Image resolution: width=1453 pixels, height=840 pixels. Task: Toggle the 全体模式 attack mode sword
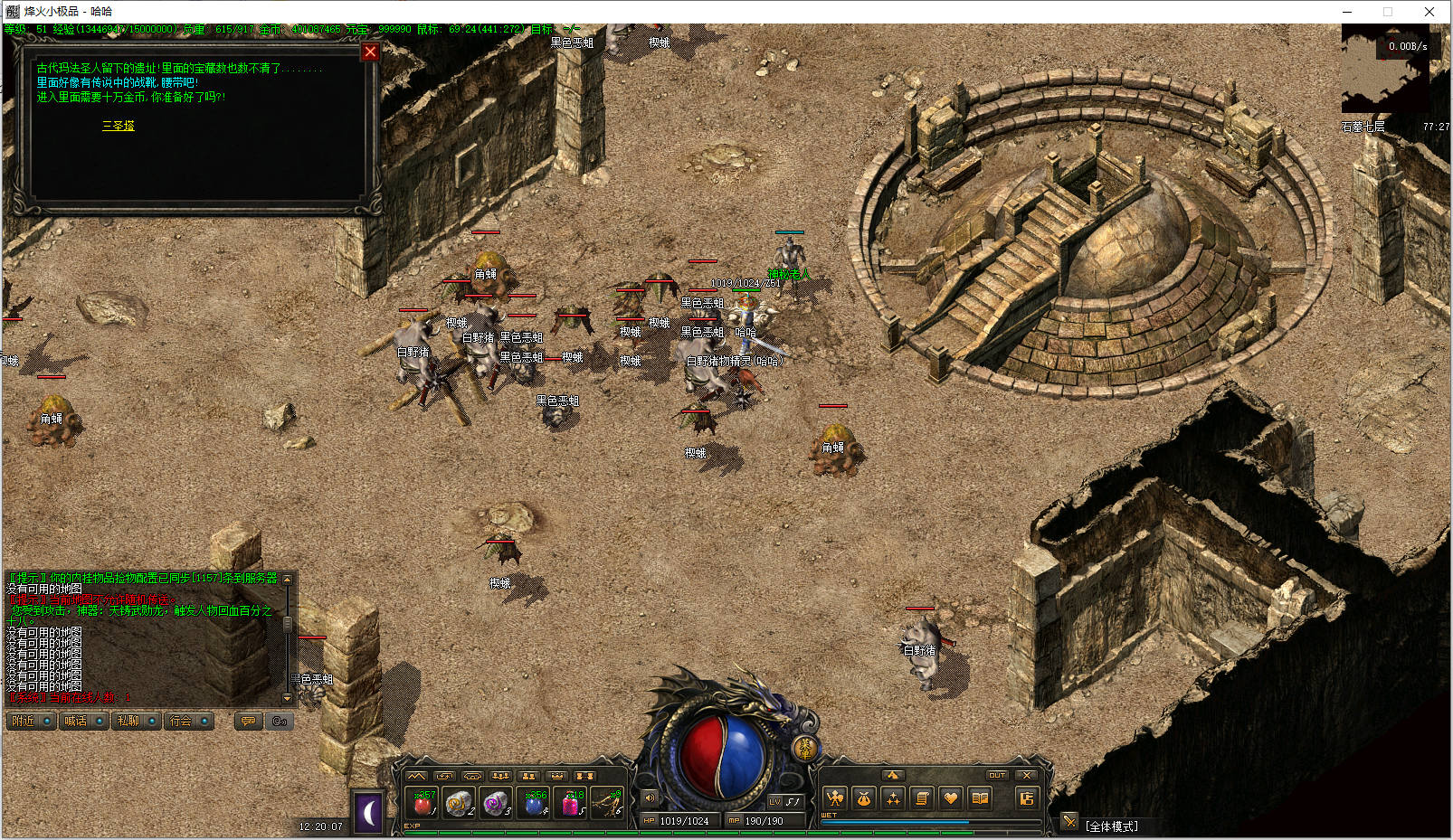click(x=1070, y=822)
